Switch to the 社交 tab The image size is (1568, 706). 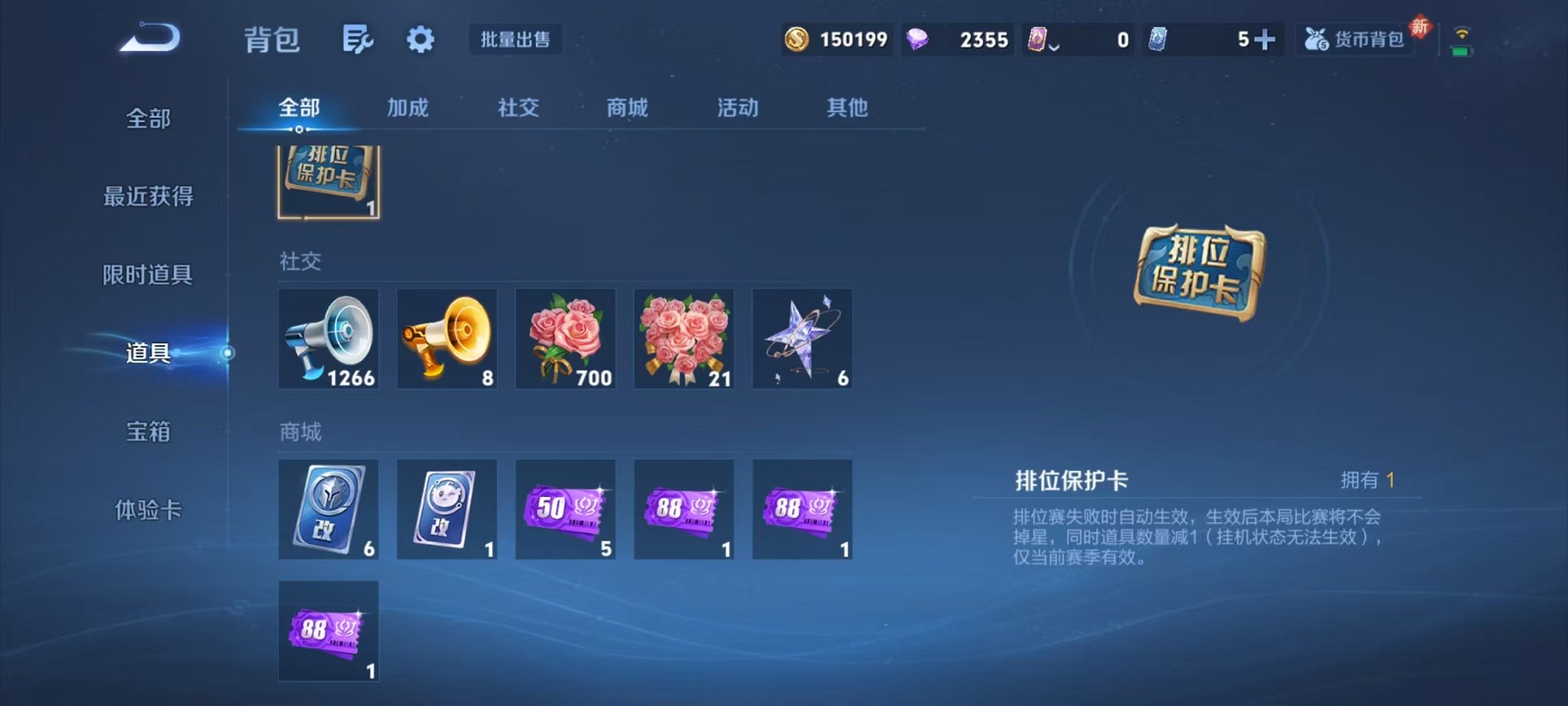tap(517, 108)
